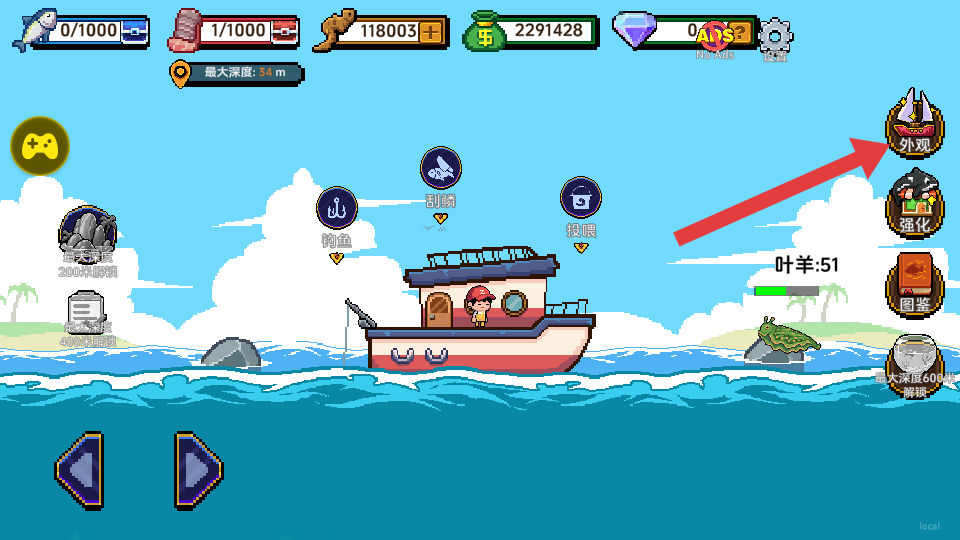
Task: Click the yellow gamepad button
Action: [x=40, y=146]
